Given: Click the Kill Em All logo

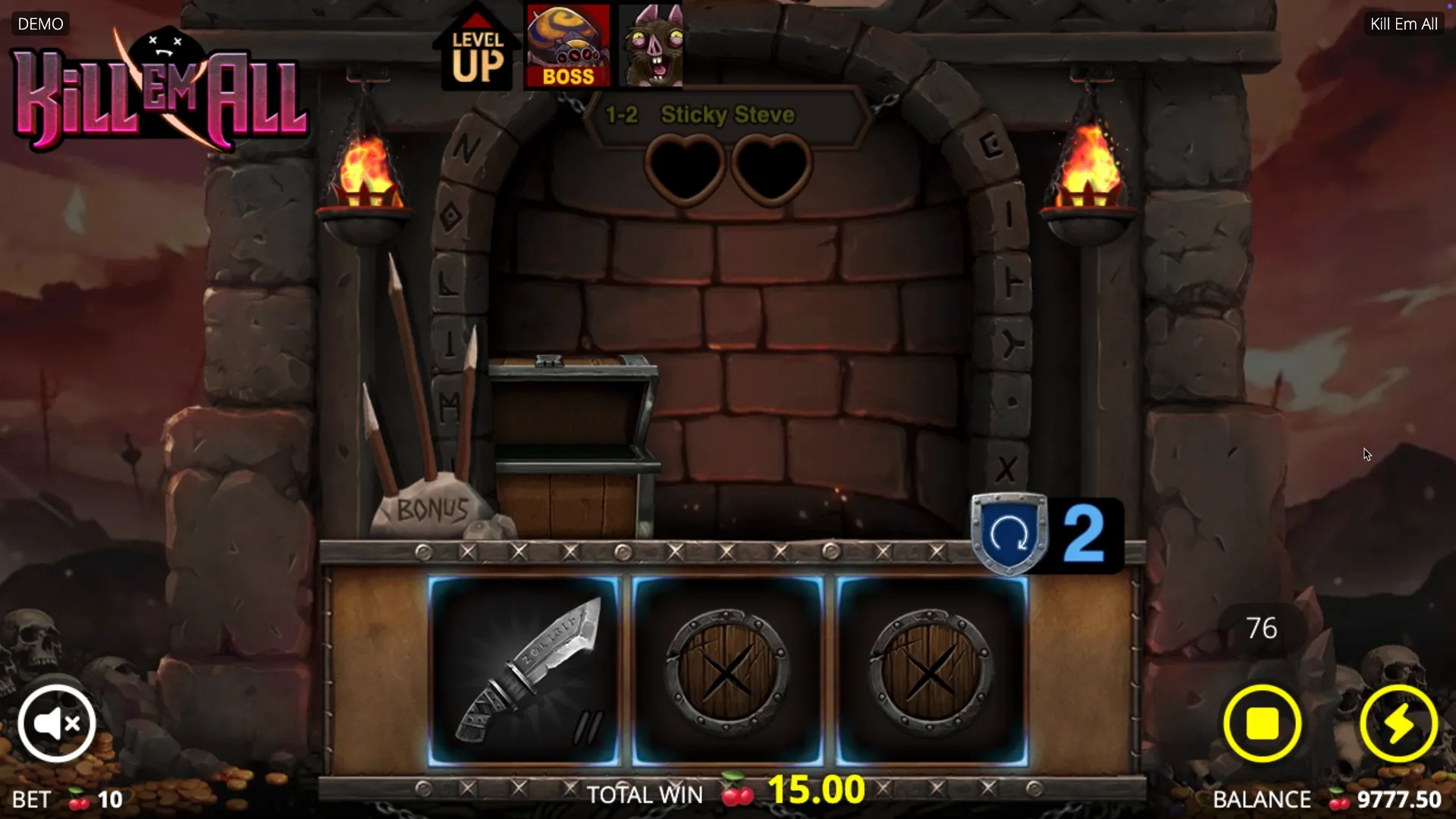Looking at the screenshot, I should pyautogui.click(x=159, y=93).
